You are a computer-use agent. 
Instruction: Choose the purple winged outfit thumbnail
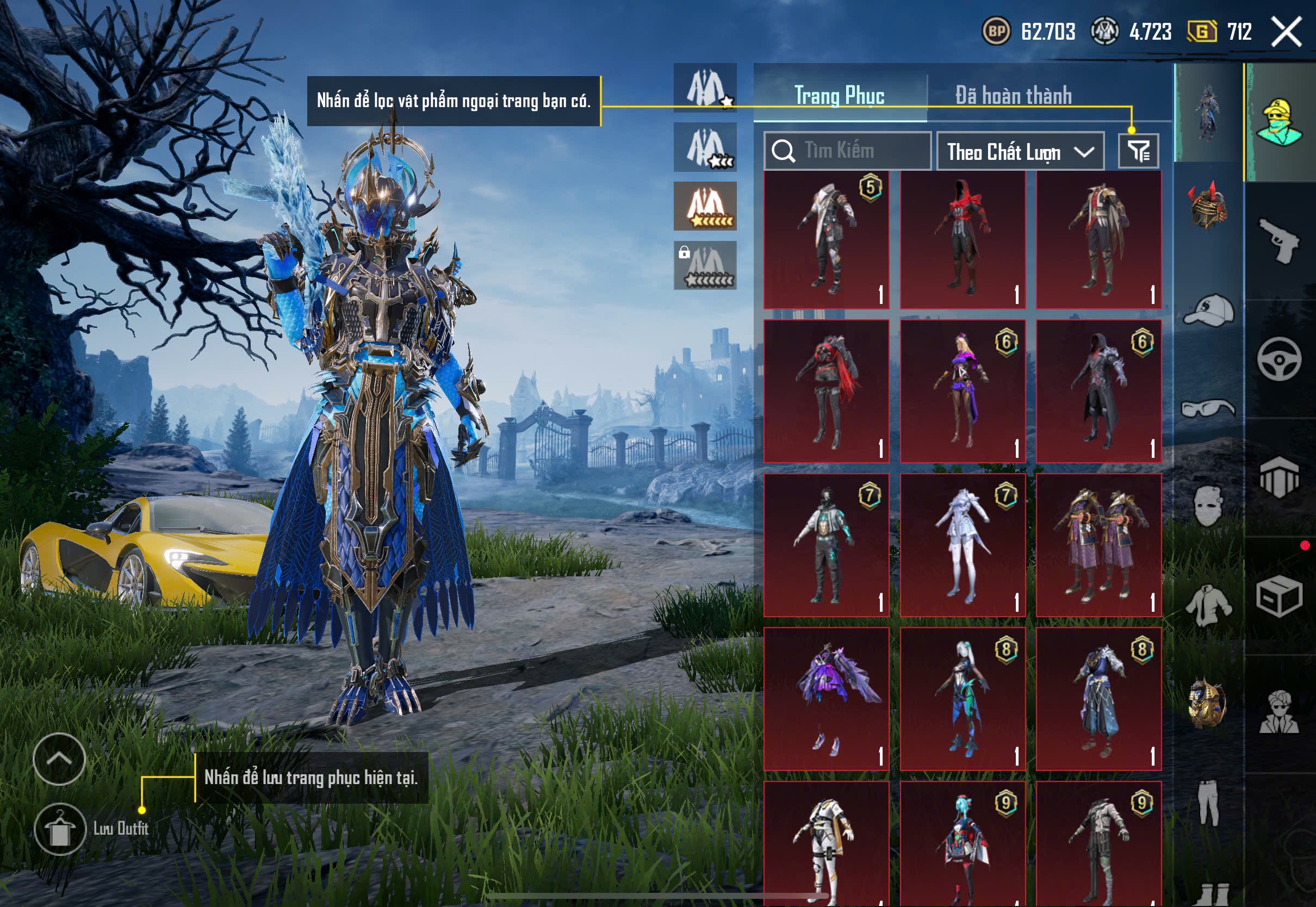pos(826,698)
